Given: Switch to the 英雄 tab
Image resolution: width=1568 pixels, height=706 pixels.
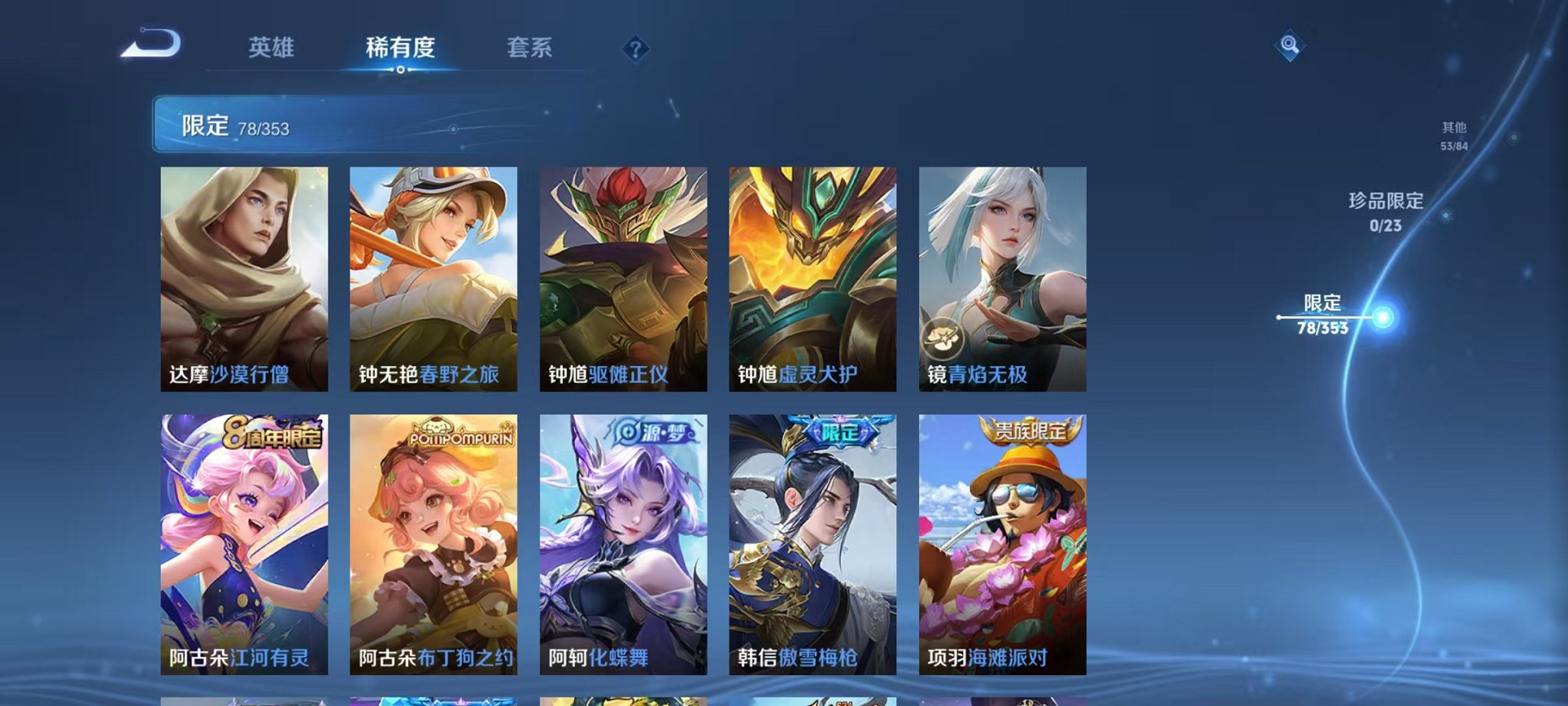Looking at the screenshot, I should click(x=273, y=48).
